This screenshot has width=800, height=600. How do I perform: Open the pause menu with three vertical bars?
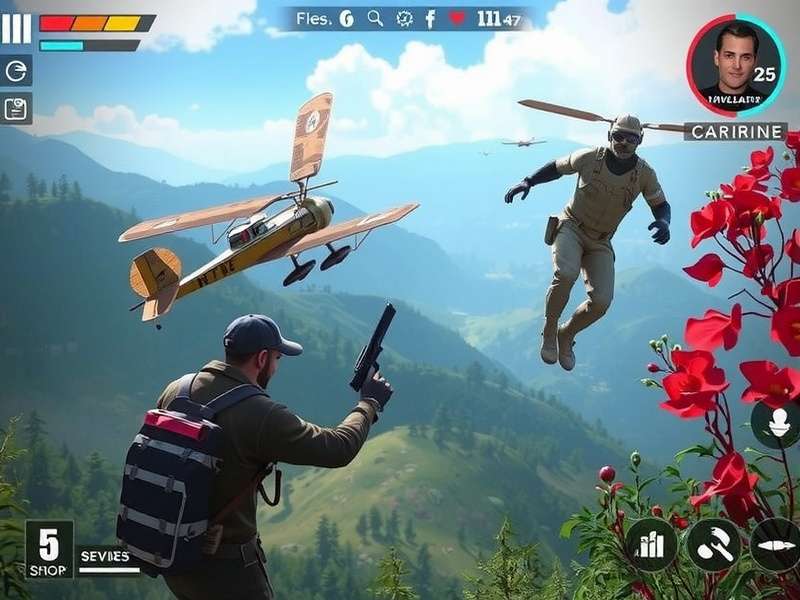click(x=16, y=28)
